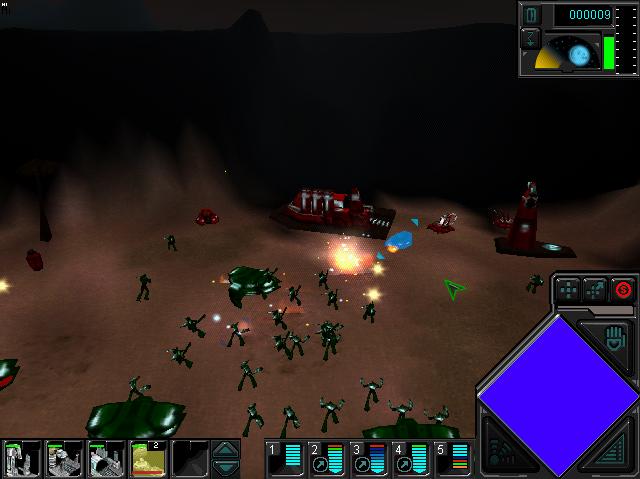
Task: Select control group 5
Action: pyautogui.click(x=453, y=458)
